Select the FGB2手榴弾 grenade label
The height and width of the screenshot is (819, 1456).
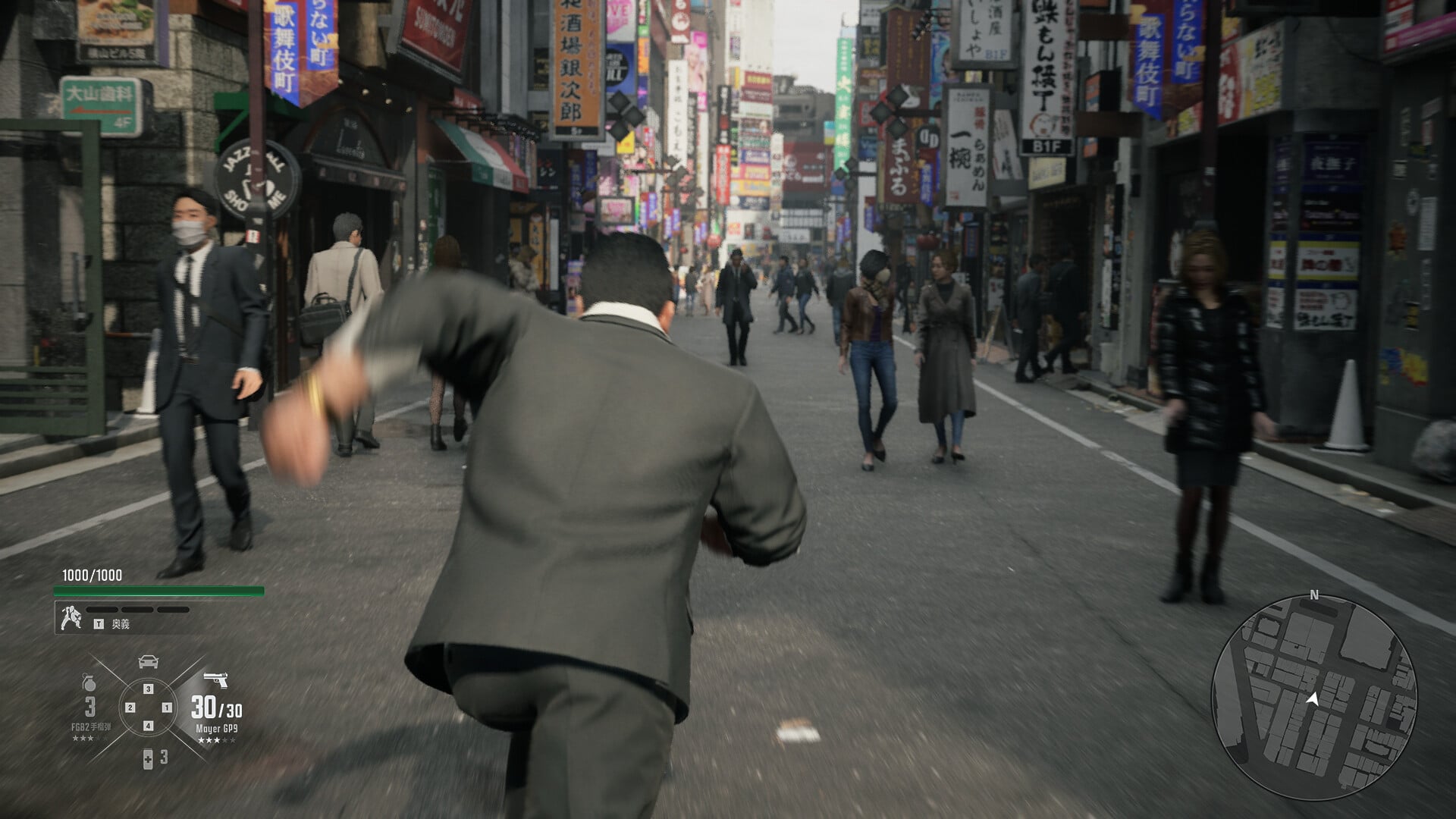tap(93, 726)
